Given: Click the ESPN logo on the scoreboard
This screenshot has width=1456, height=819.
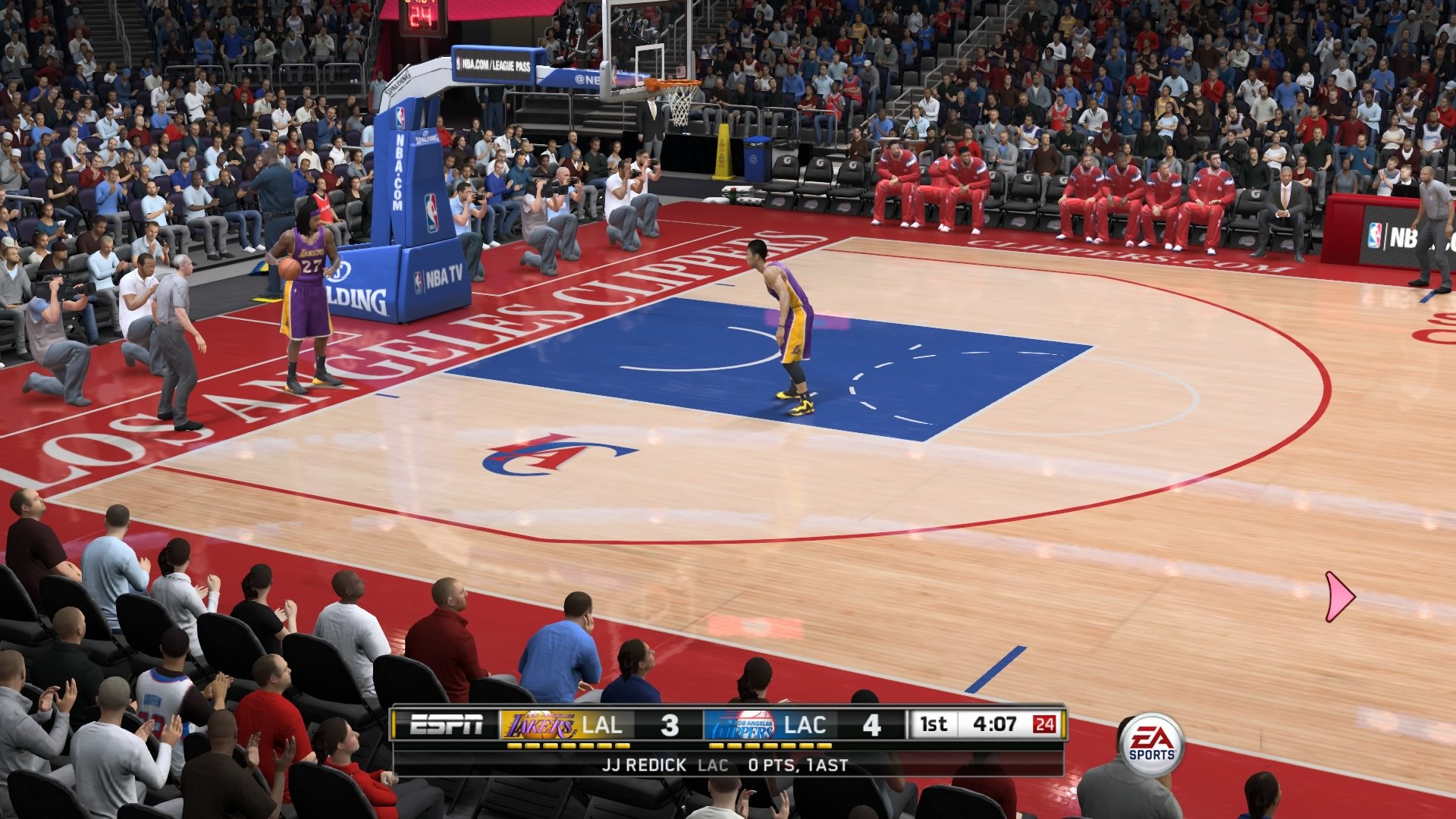Looking at the screenshot, I should [447, 726].
